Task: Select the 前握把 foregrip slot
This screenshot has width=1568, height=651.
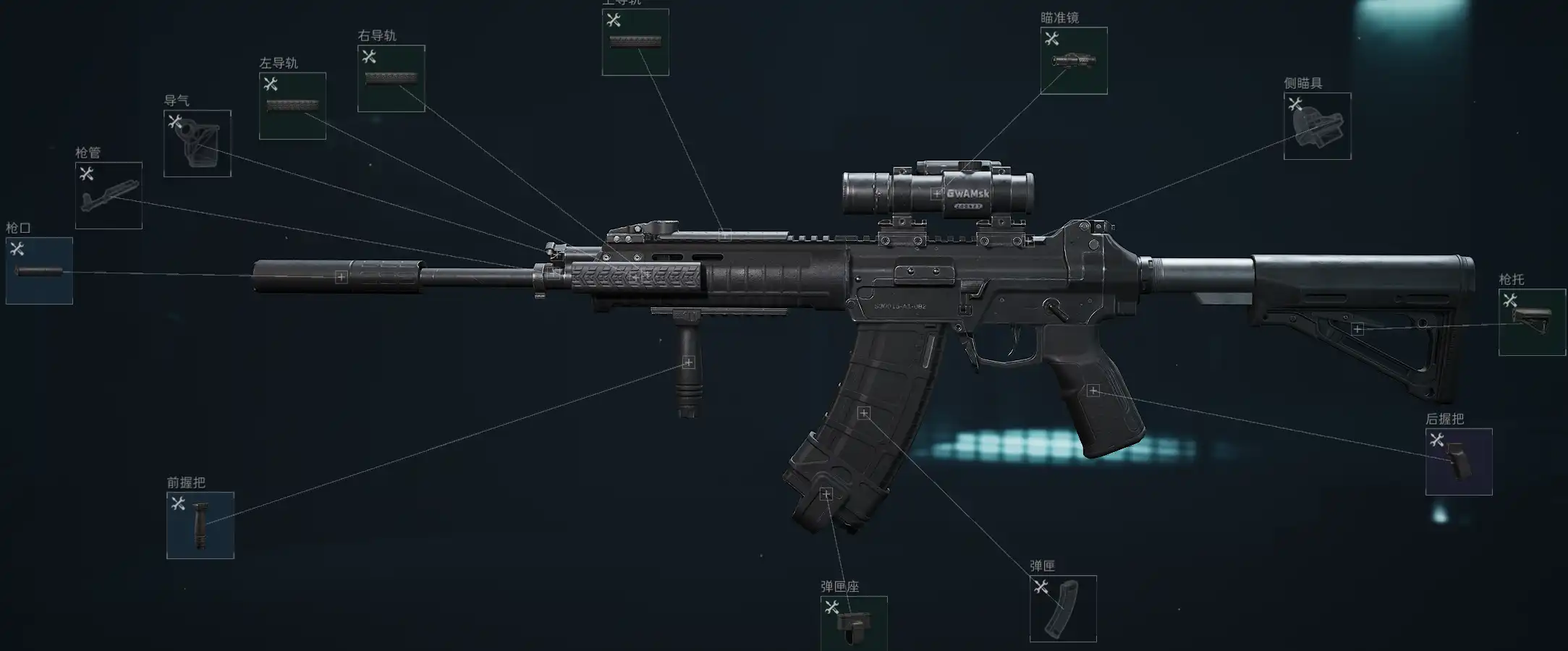Action: click(x=200, y=525)
